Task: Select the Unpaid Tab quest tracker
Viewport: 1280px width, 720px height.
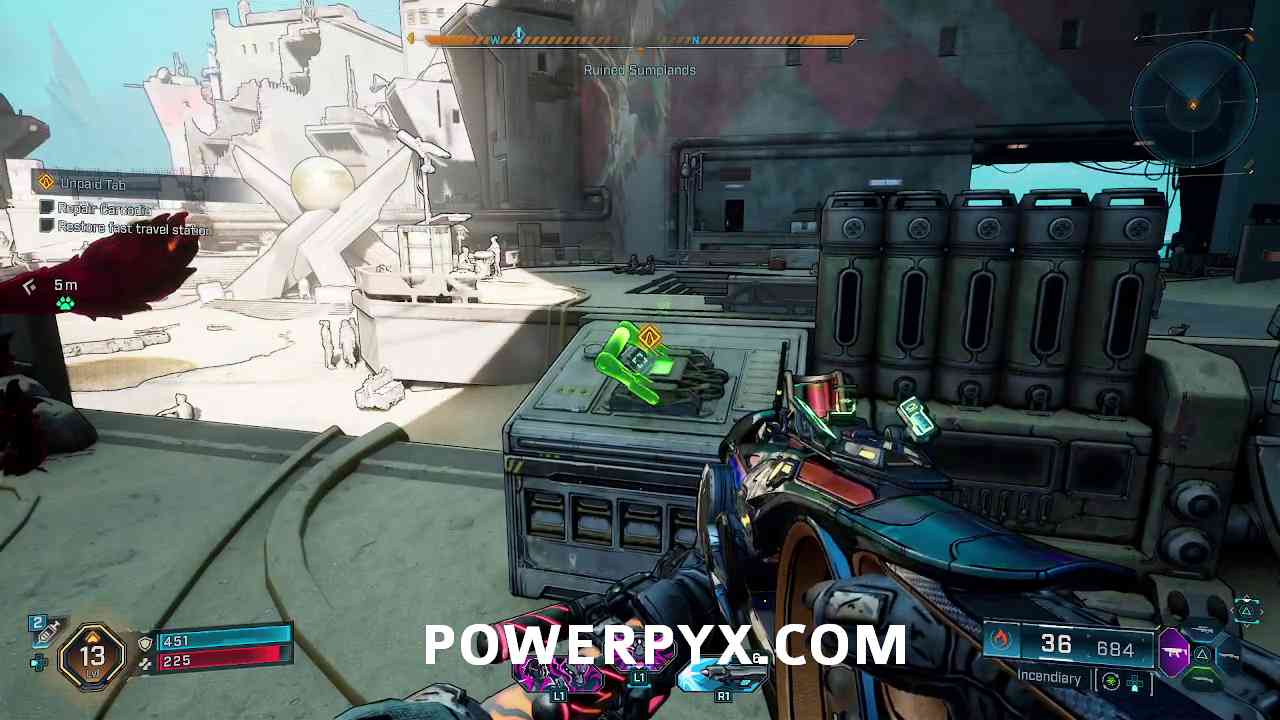Action: pos(93,183)
